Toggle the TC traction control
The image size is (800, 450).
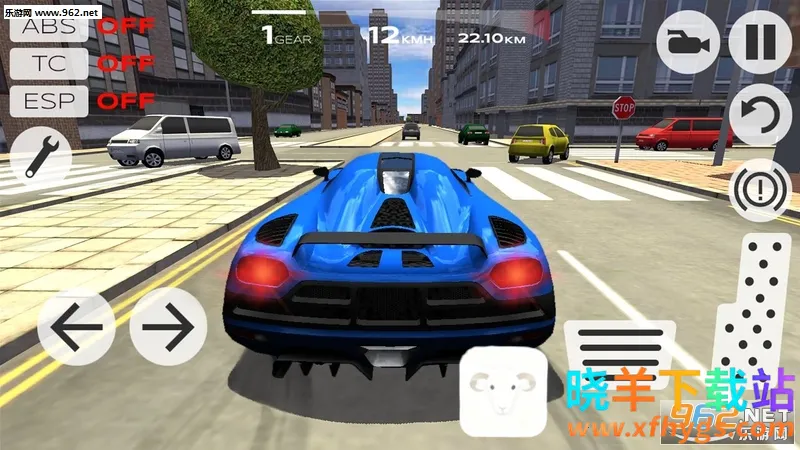[x=48, y=63]
